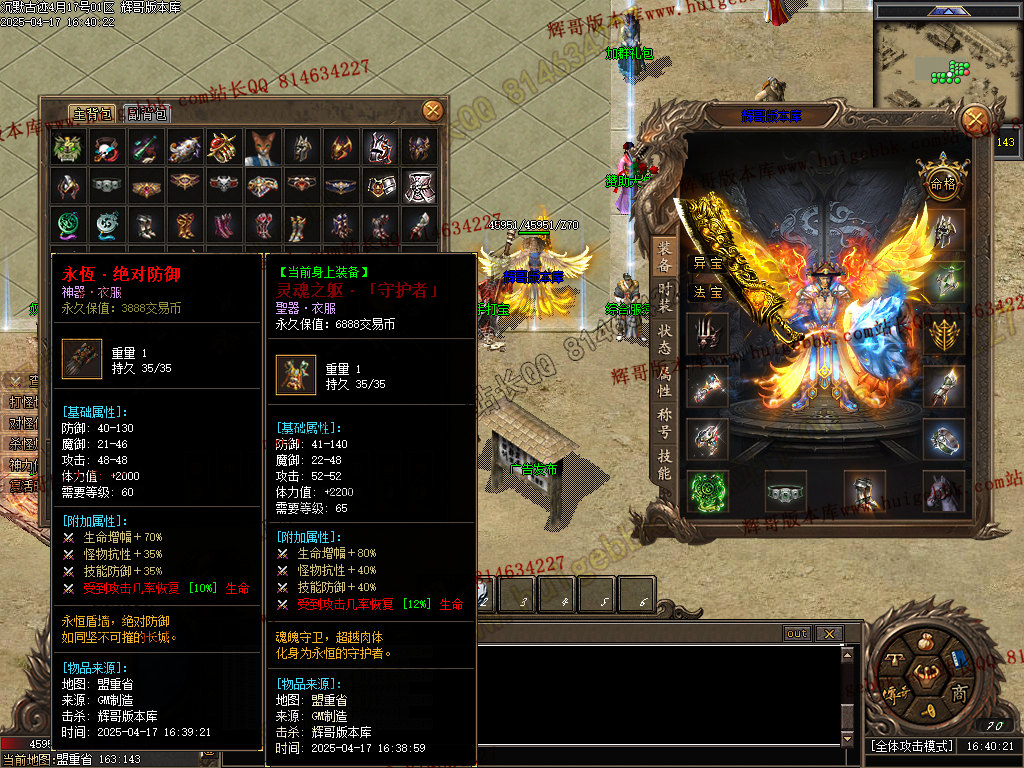
Task: Select the green dragon head item
Action: click(67, 148)
